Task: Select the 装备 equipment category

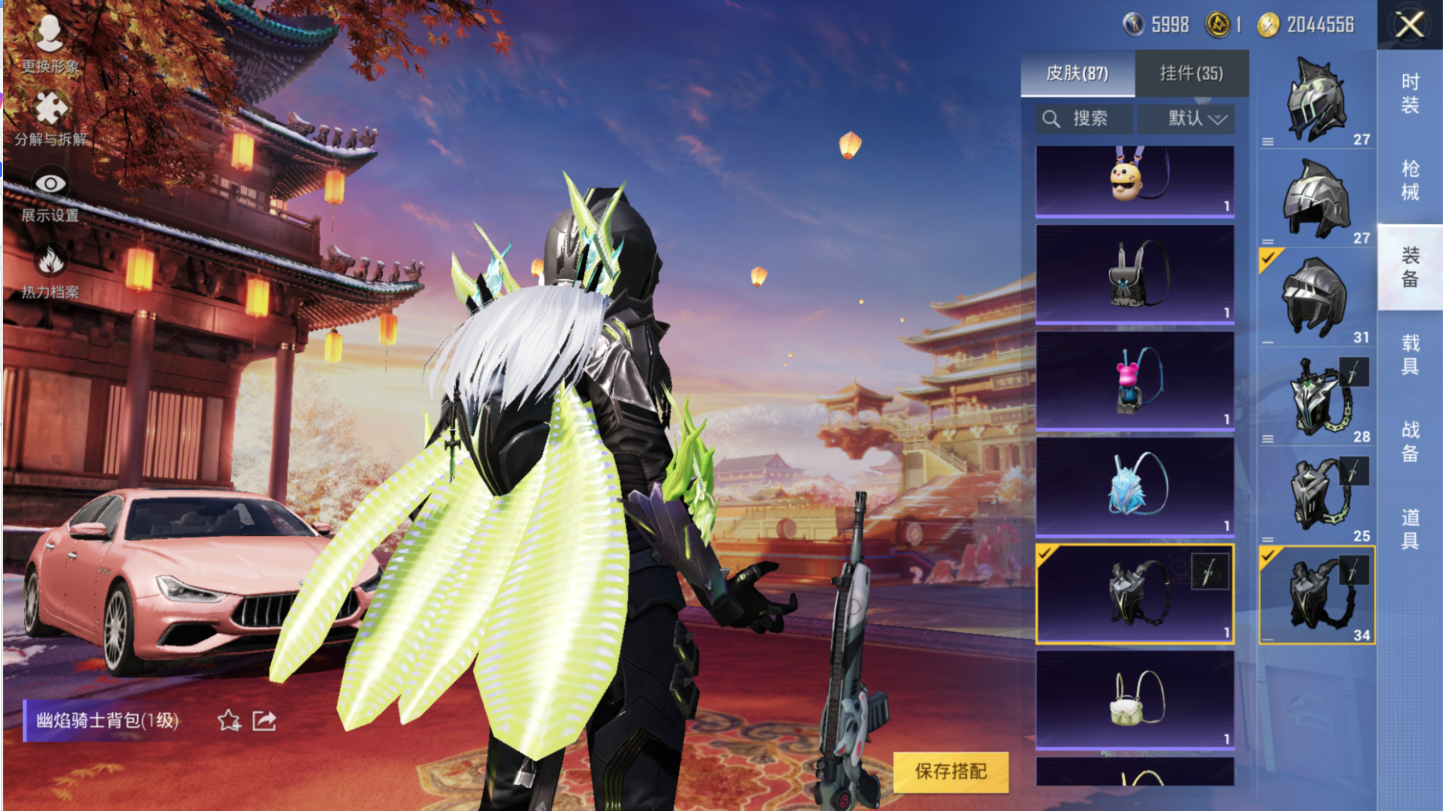Action: [1410, 267]
